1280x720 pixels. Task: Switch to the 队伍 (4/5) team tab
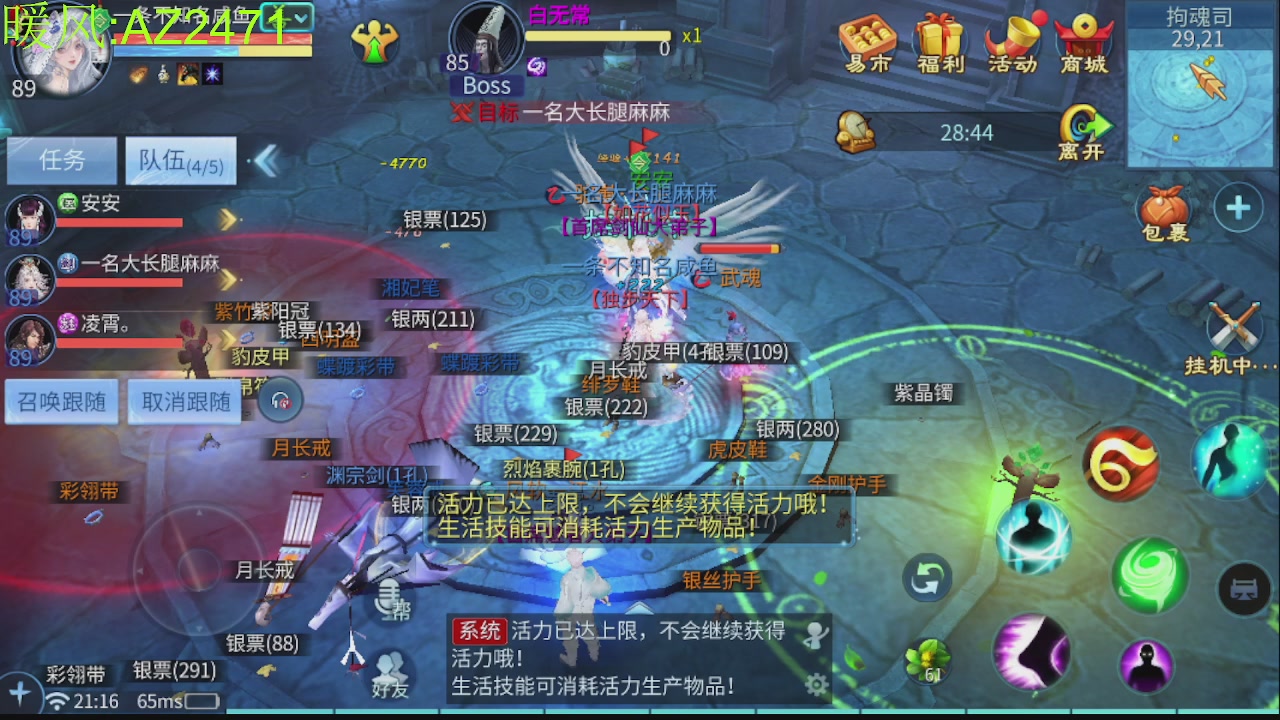pos(180,160)
